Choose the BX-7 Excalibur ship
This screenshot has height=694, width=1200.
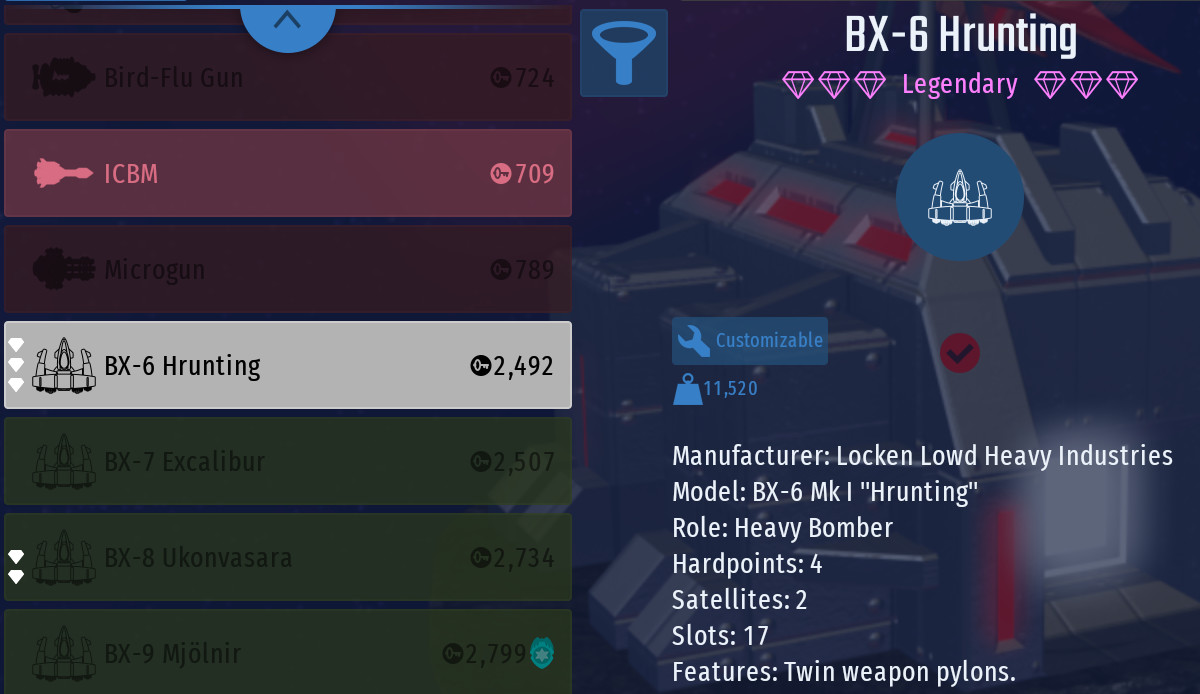[288, 461]
